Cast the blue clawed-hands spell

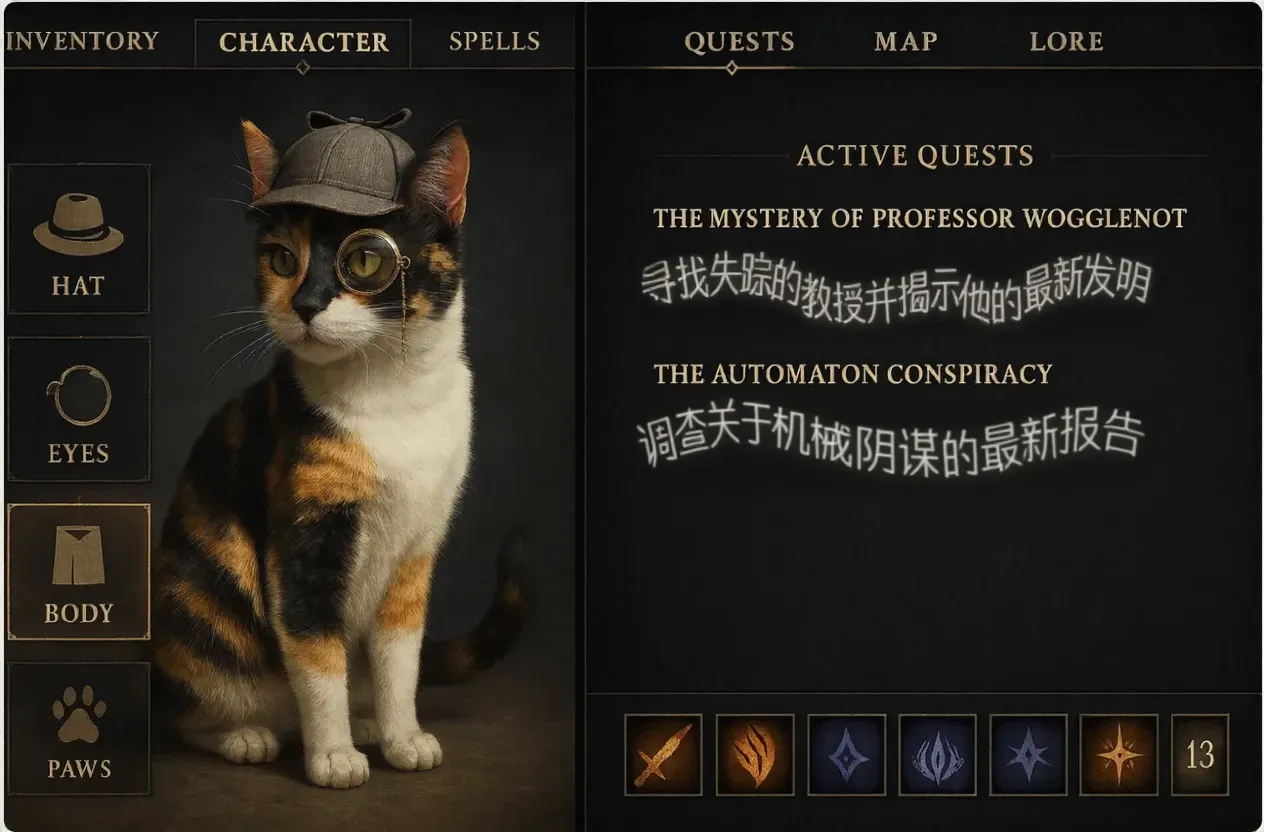[937, 754]
